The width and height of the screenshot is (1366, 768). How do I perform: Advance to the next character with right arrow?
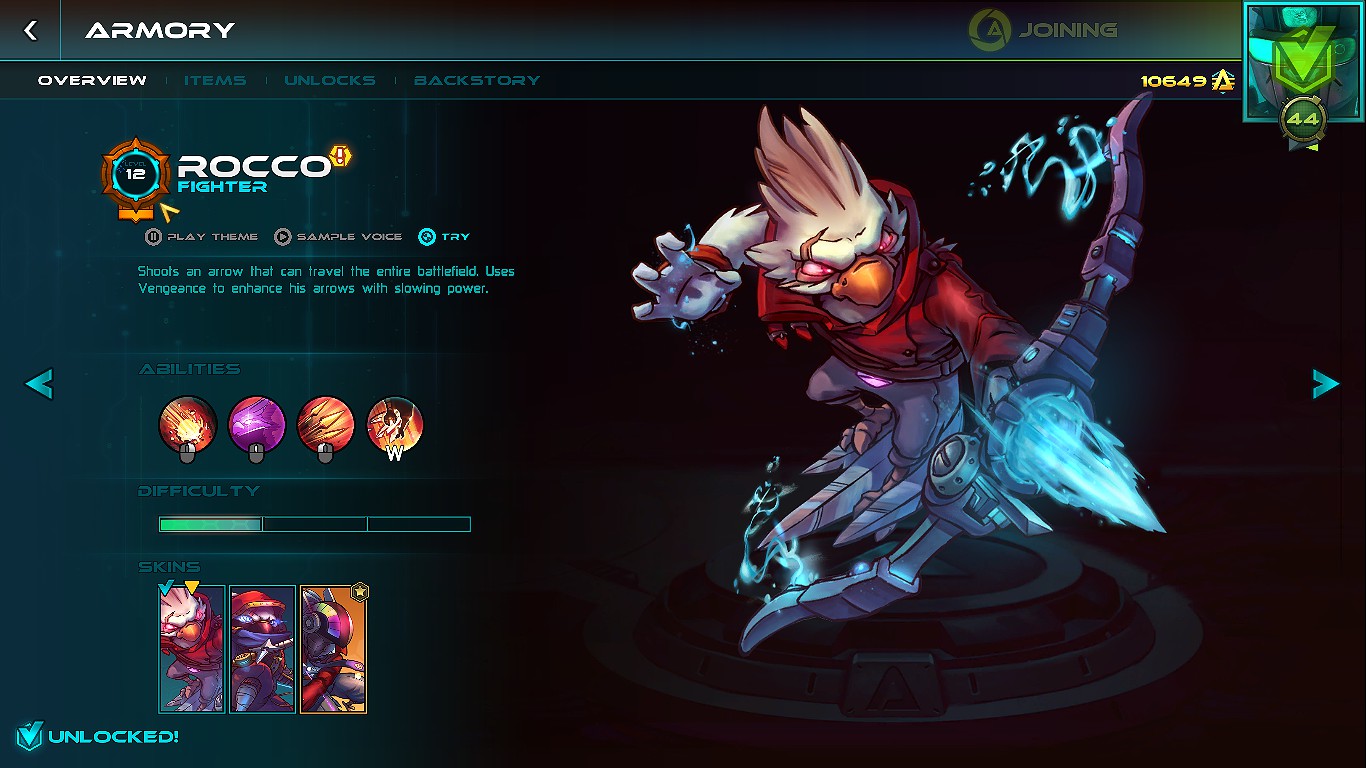pyautogui.click(x=1326, y=383)
